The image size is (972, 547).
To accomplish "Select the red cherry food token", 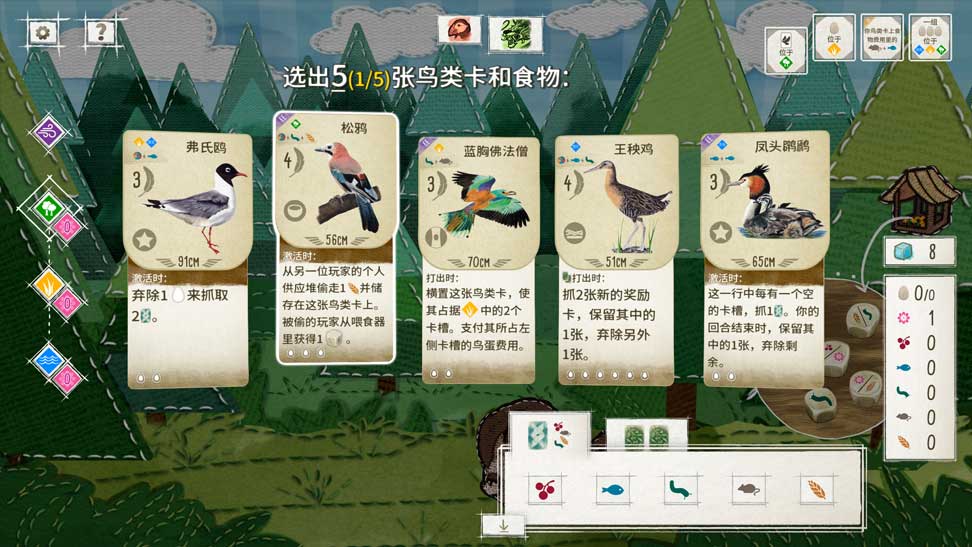I will coord(546,490).
